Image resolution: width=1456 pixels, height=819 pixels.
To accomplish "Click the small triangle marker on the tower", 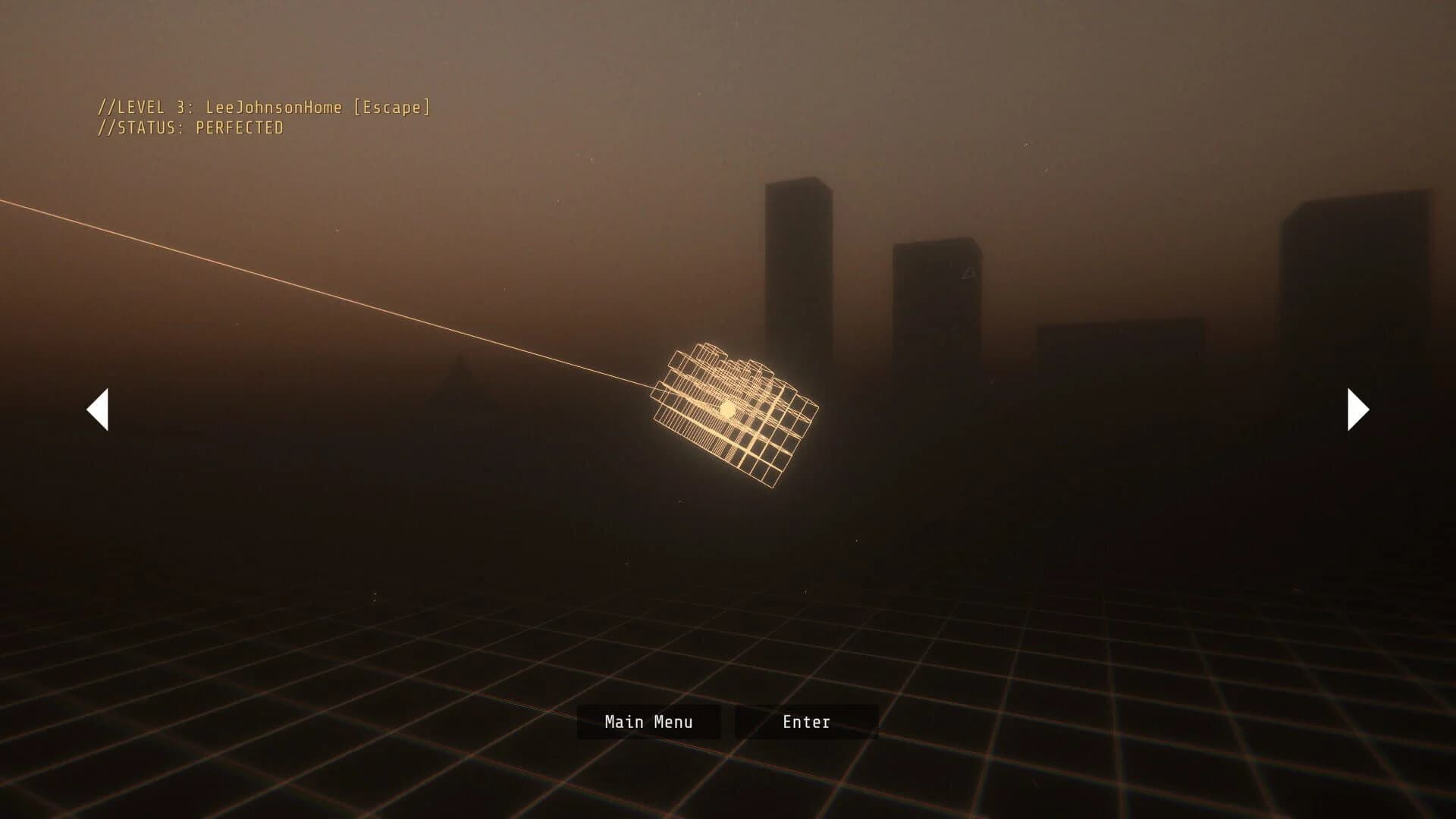I will tap(968, 272).
